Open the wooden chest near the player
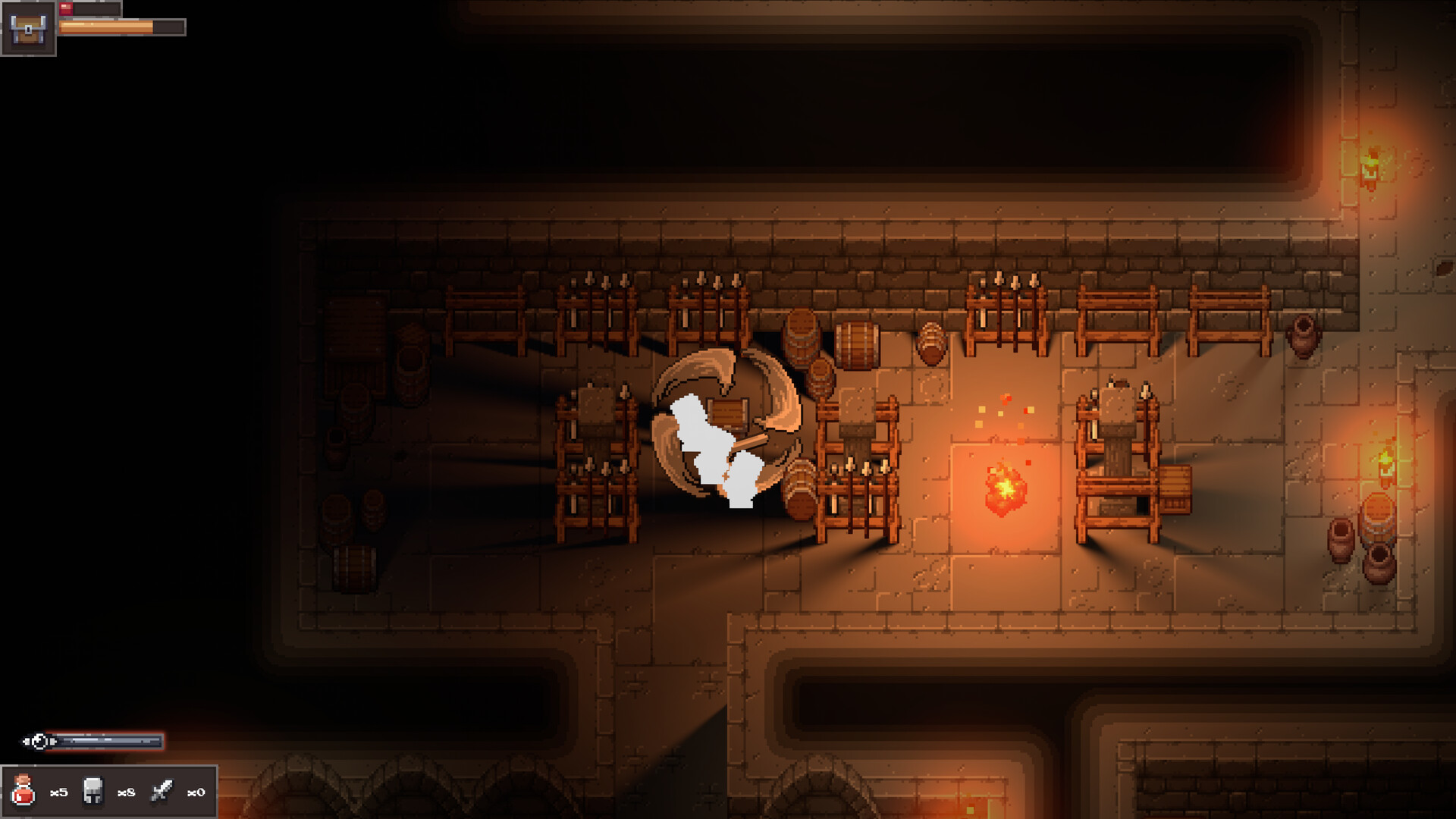This screenshot has height=819, width=1456. pos(725,411)
